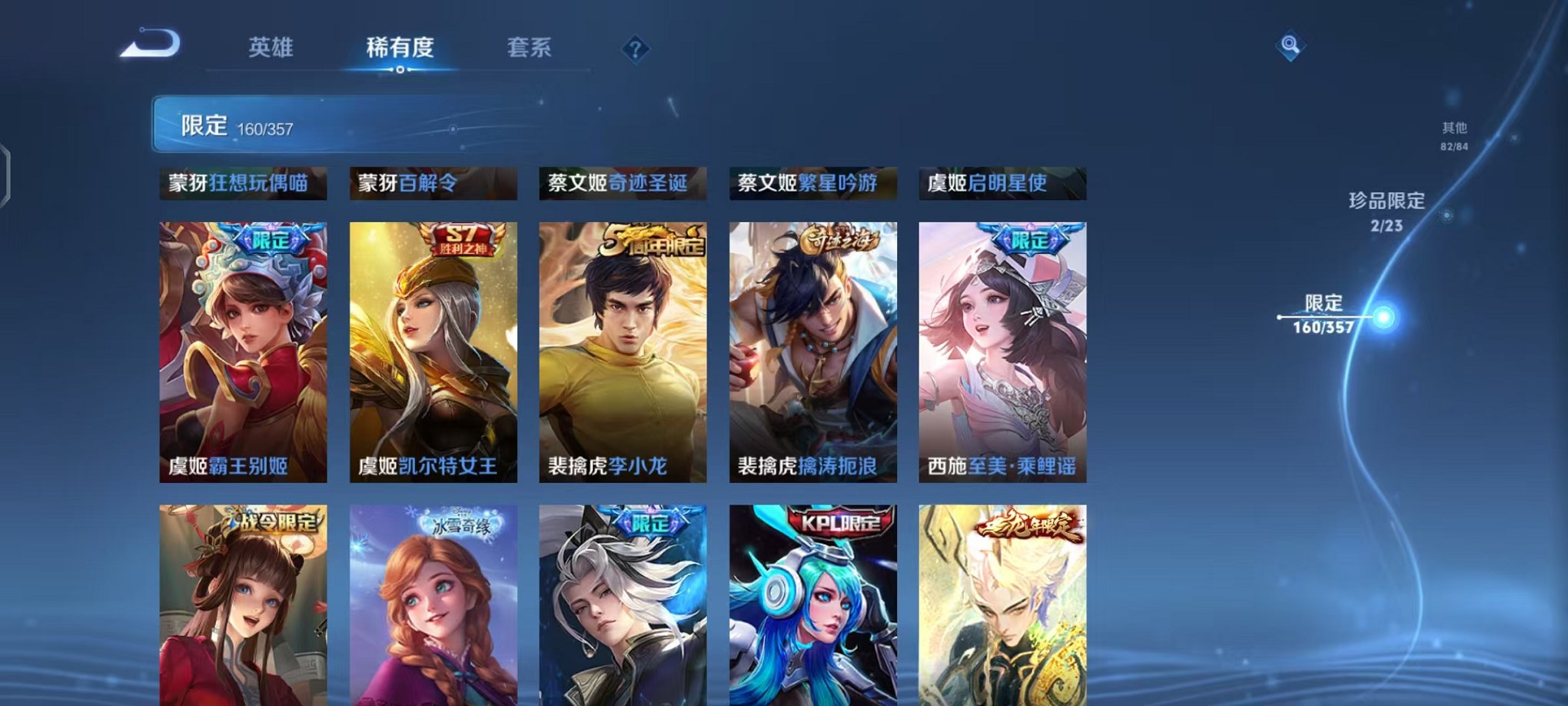
Task: Switch to the 套系 tab
Action: pos(539,48)
